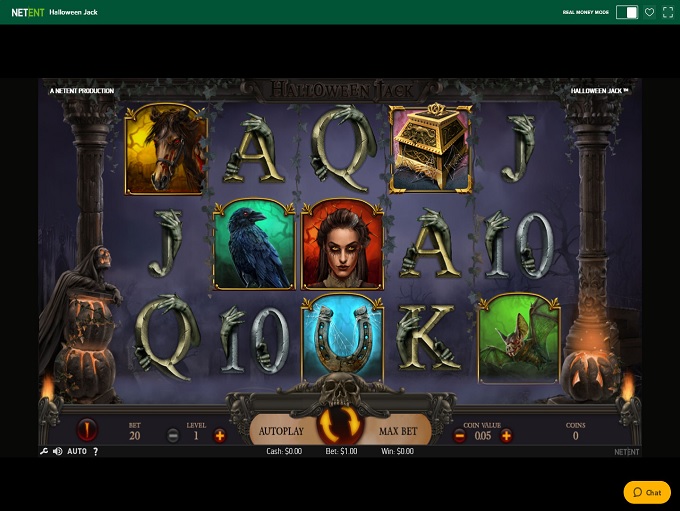This screenshot has height=511, width=680.
Task: Show the question mark help
Action: click(95, 452)
